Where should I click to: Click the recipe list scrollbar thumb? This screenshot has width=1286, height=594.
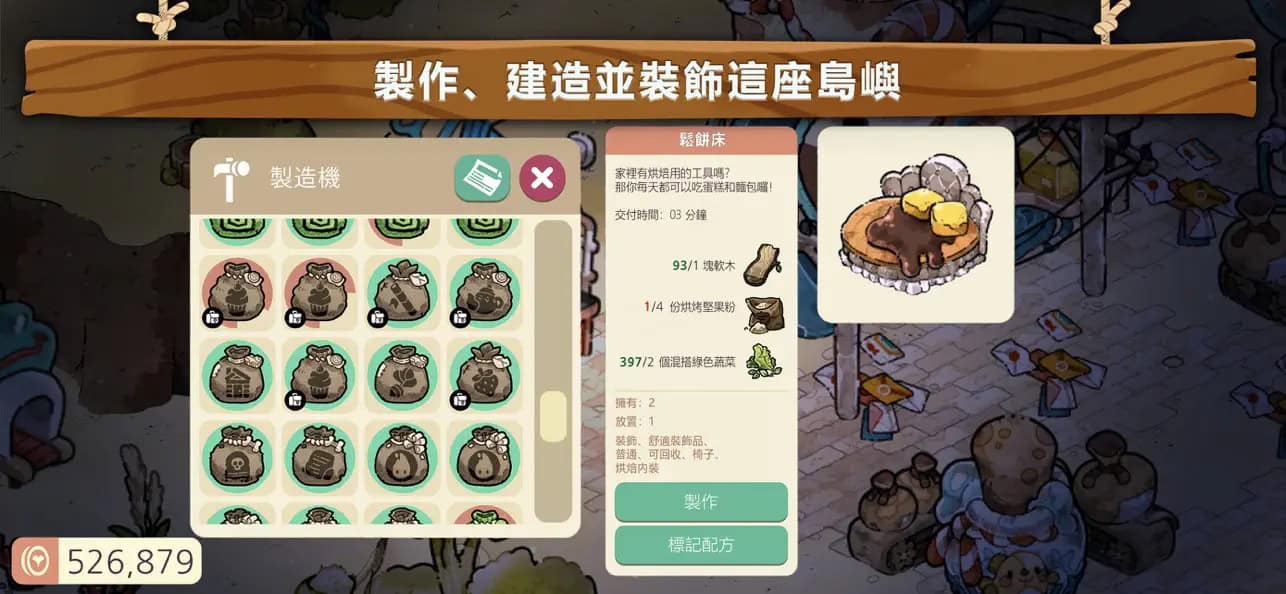click(x=553, y=417)
